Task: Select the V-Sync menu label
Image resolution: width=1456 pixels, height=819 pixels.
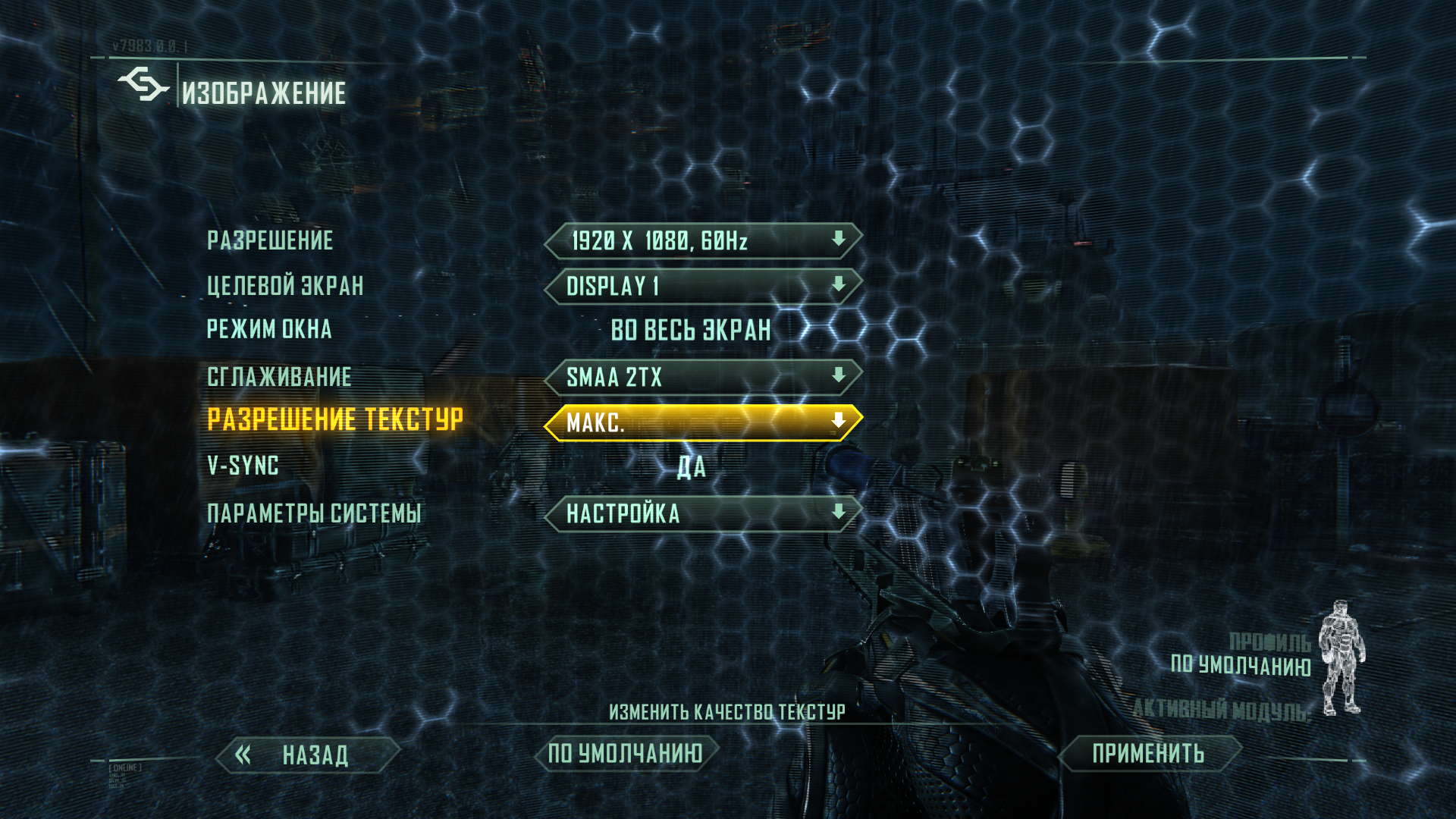Action: click(243, 466)
